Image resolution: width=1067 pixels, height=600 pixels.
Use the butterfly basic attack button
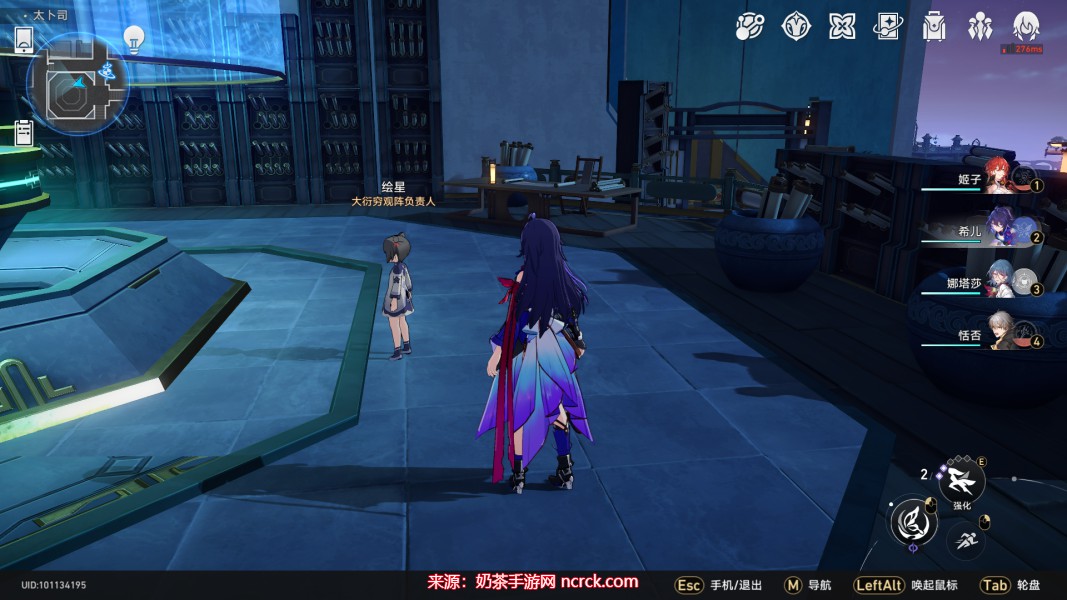[x=913, y=522]
